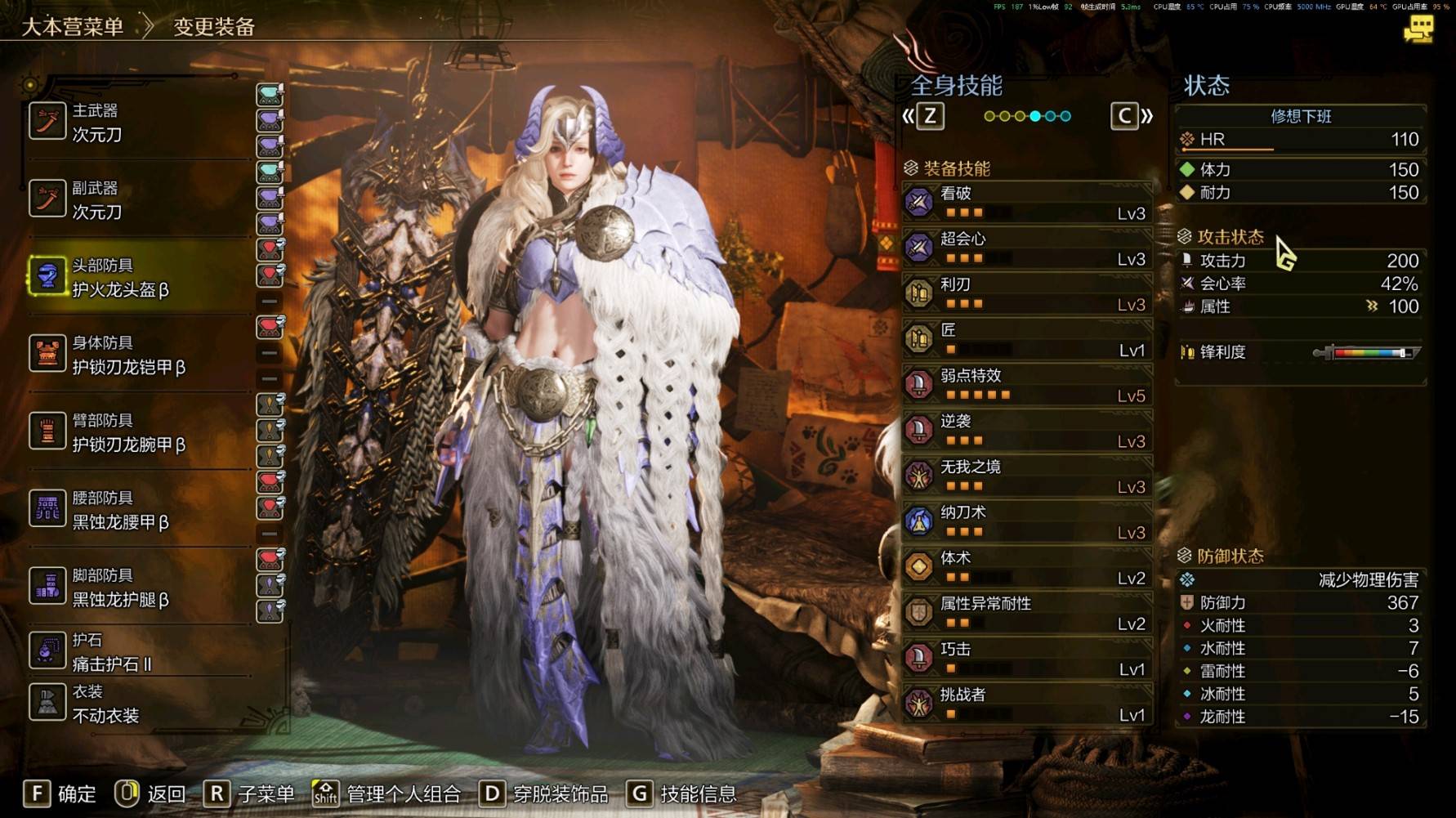Choose leg armor 黑蚀龙护腿β
The width and height of the screenshot is (1456, 818).
point(139,588)
